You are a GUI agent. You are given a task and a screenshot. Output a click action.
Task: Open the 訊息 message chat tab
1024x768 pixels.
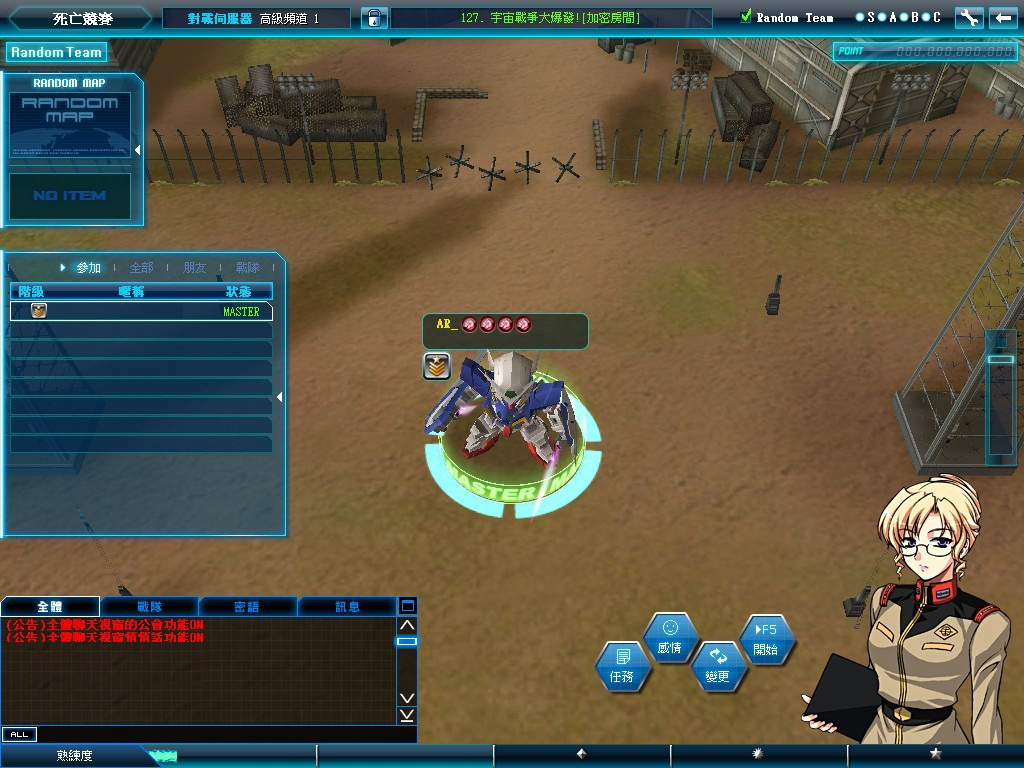click(x=347, y=606)
